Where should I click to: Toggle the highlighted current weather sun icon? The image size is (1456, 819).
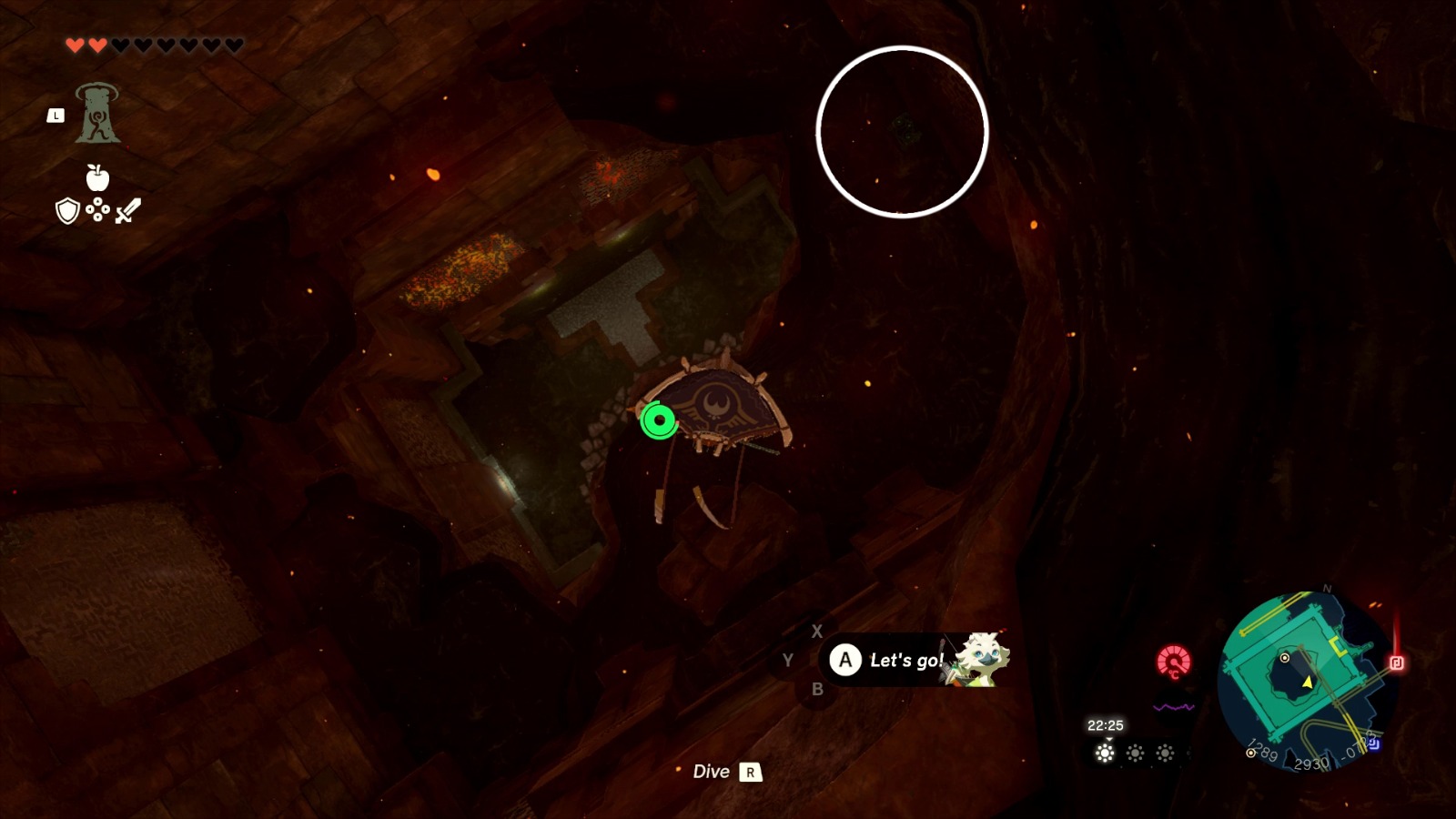pyautogui.click(x=1105, y=753)
